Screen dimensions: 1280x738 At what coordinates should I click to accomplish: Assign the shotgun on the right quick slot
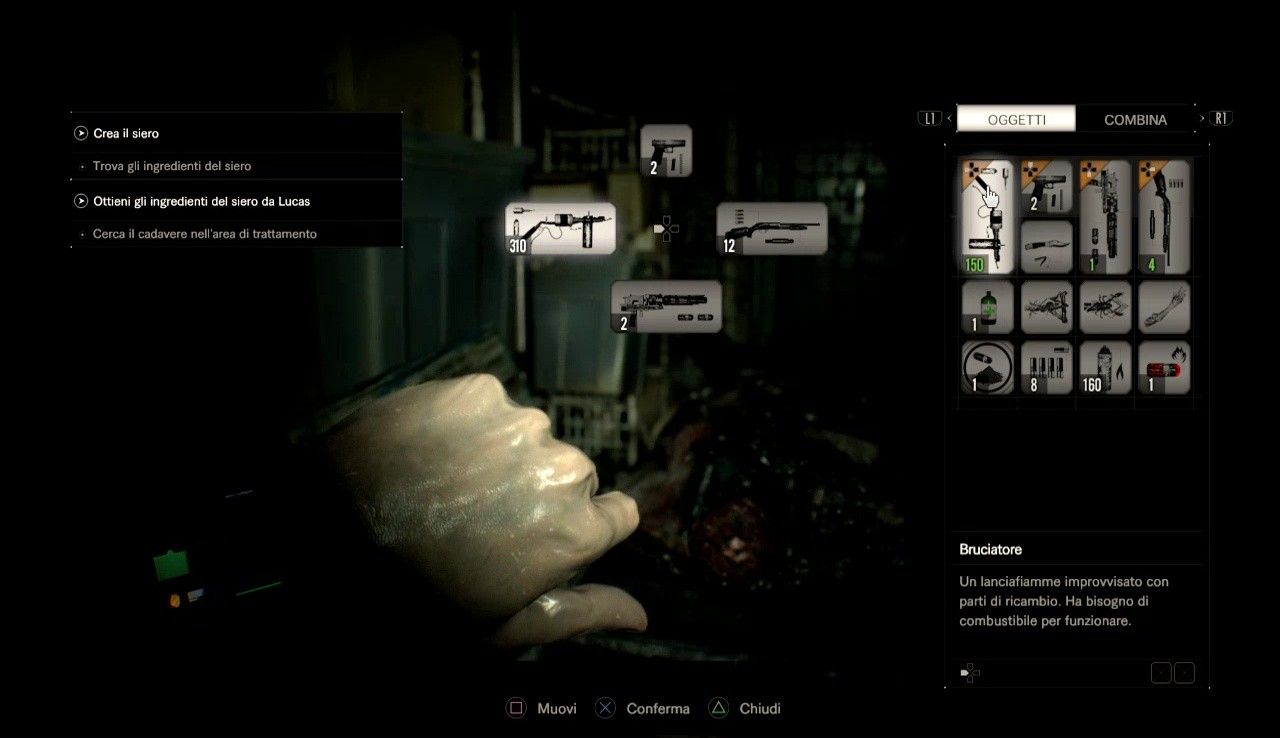coord(772,228)
